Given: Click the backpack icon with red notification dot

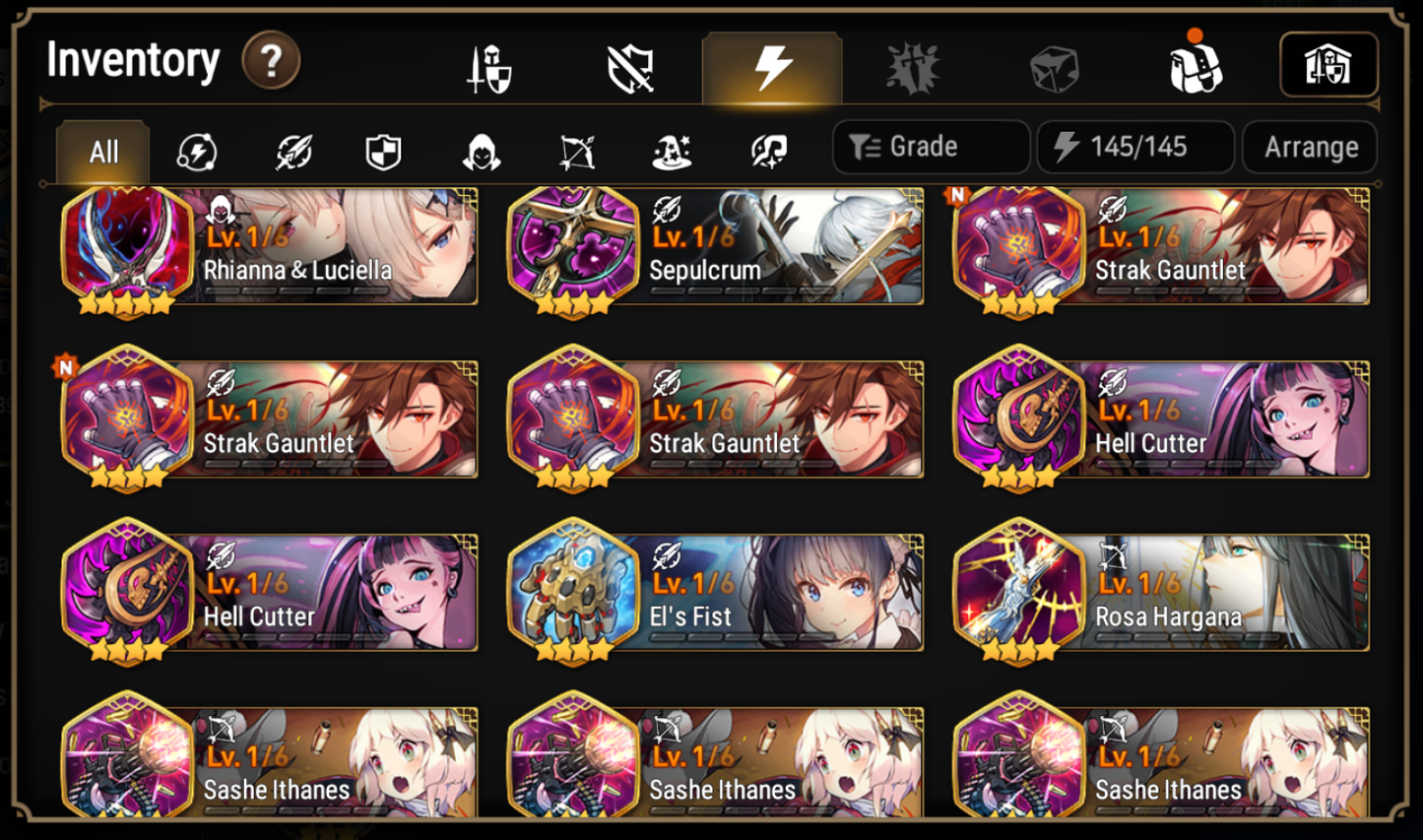Looking at the screenshot, I should pyautogui.click(x=1197, y=65).
